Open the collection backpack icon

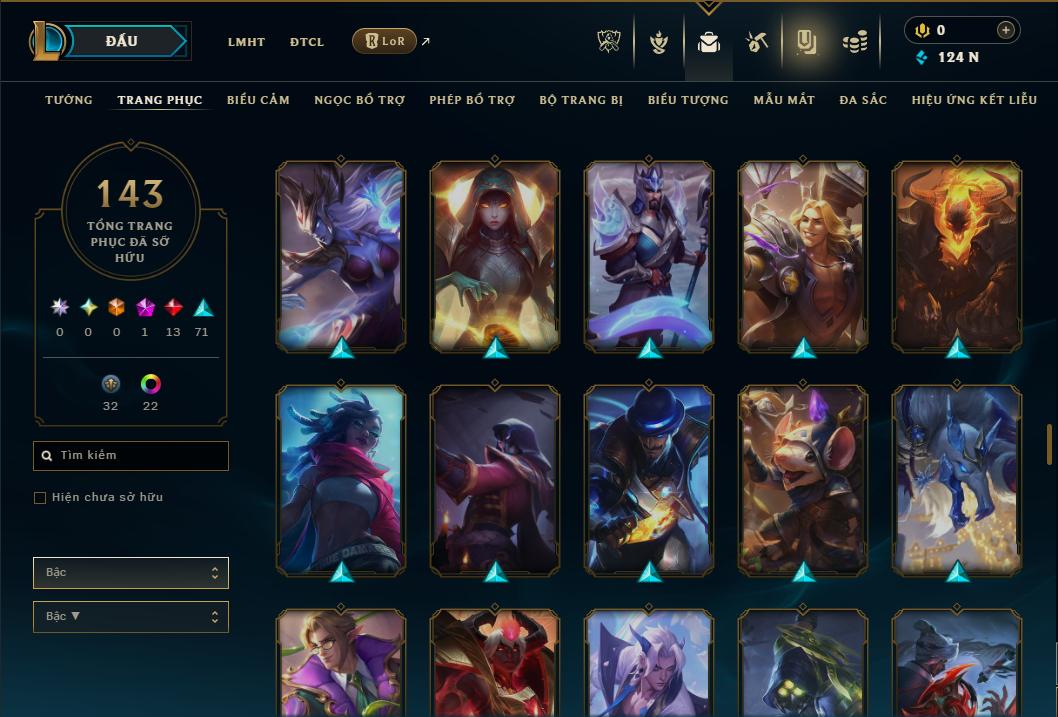(x=709, y=42)
